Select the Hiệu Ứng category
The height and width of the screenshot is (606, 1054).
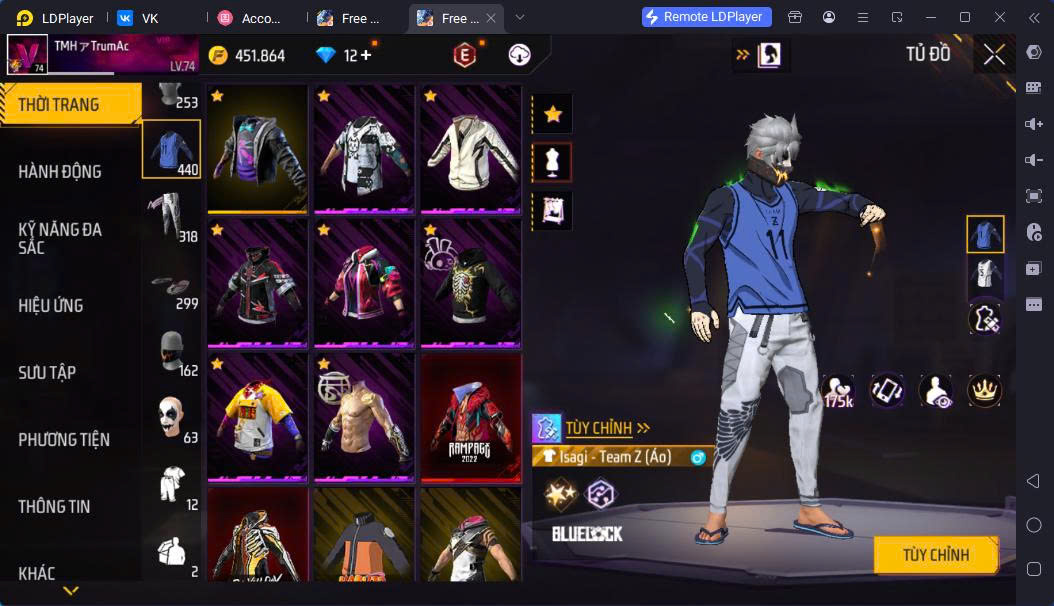[x=51, y=306]
